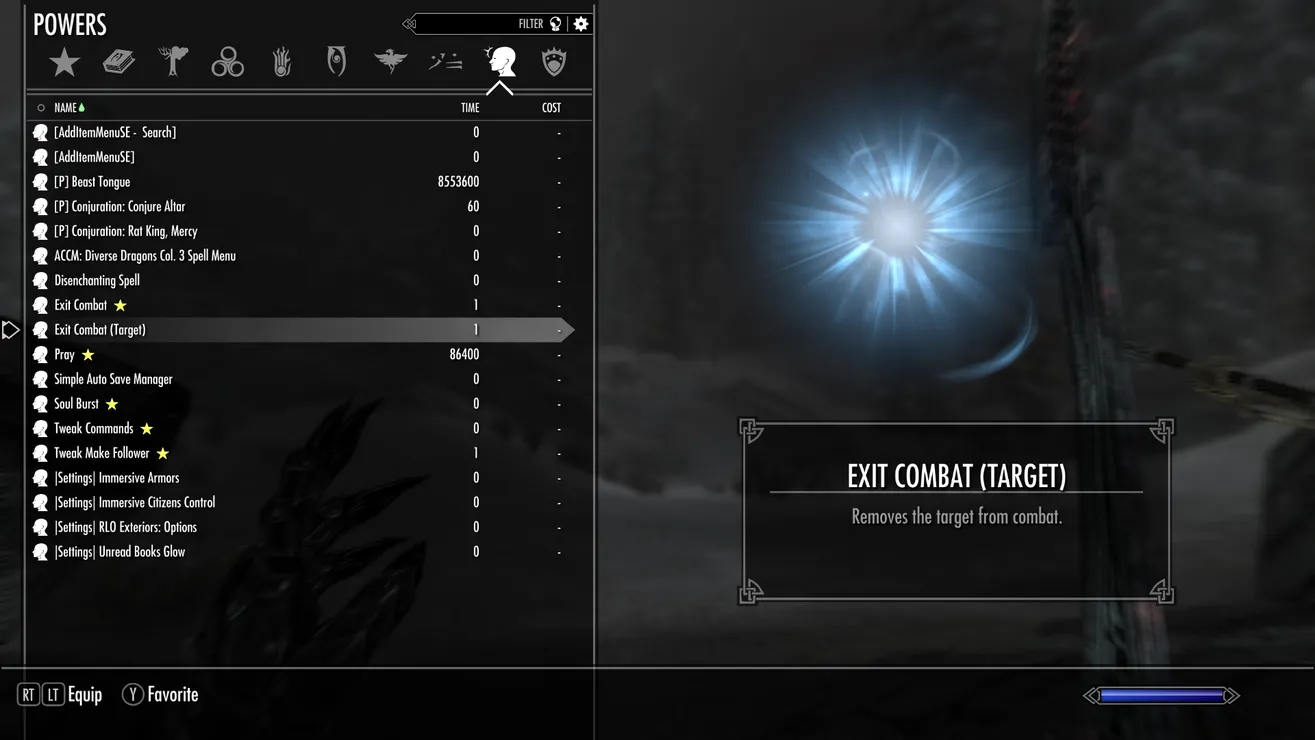Choose the Conjure Altar power
The height and width of the screenshot is (740, 1315).
119,207
